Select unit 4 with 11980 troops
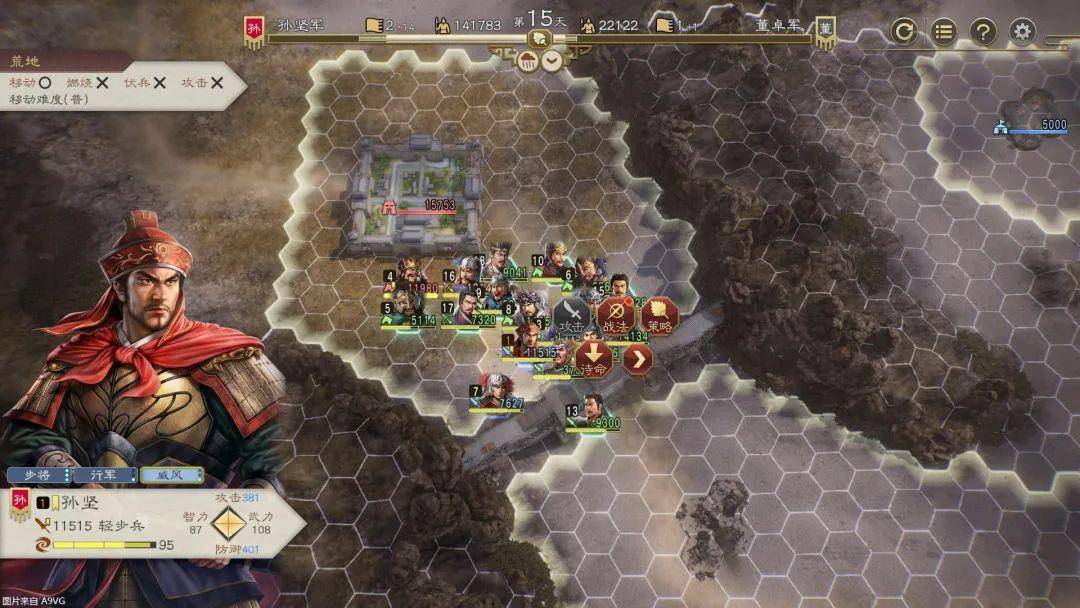 click(408, 274)
